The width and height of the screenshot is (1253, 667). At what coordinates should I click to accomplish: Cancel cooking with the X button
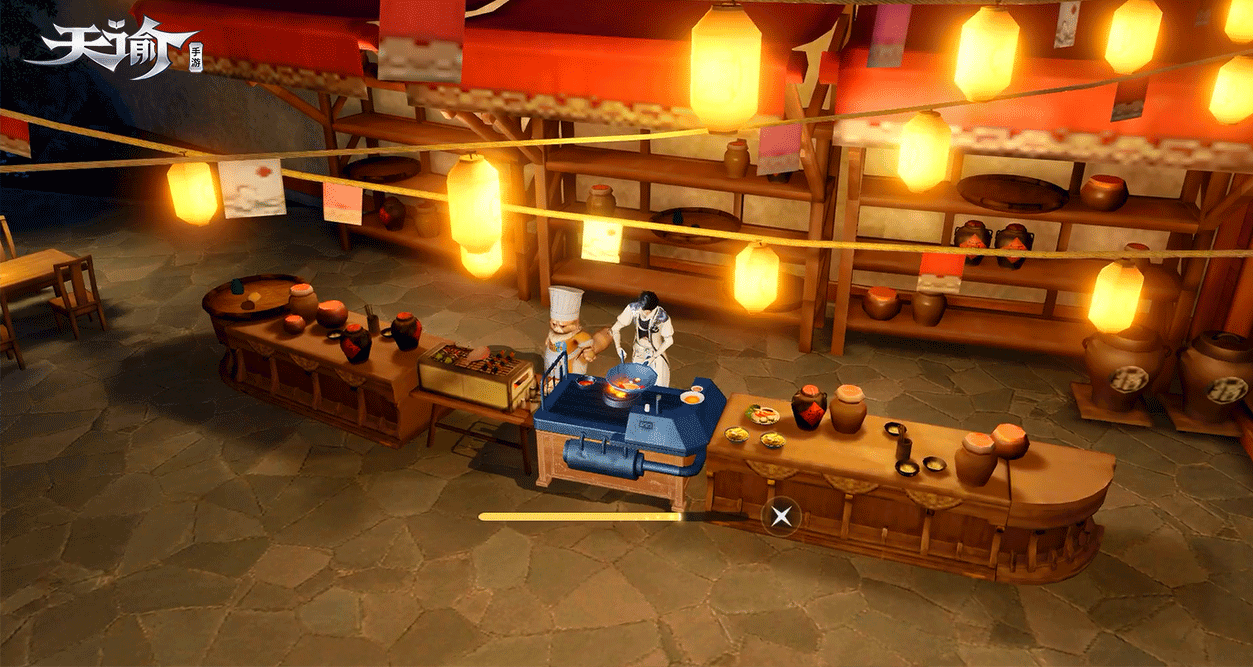[782, 516]
